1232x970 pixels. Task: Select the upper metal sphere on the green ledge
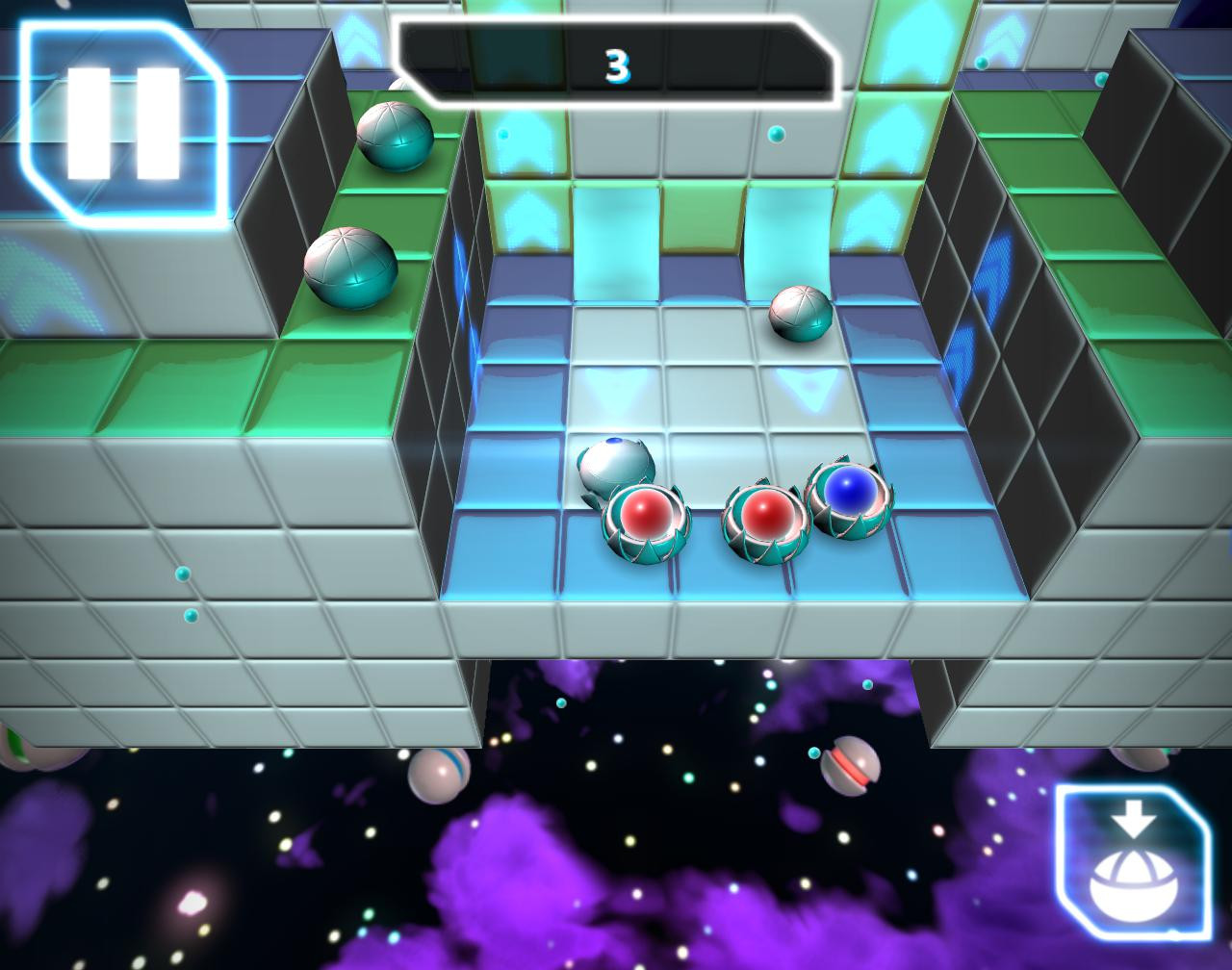(395, 135)
